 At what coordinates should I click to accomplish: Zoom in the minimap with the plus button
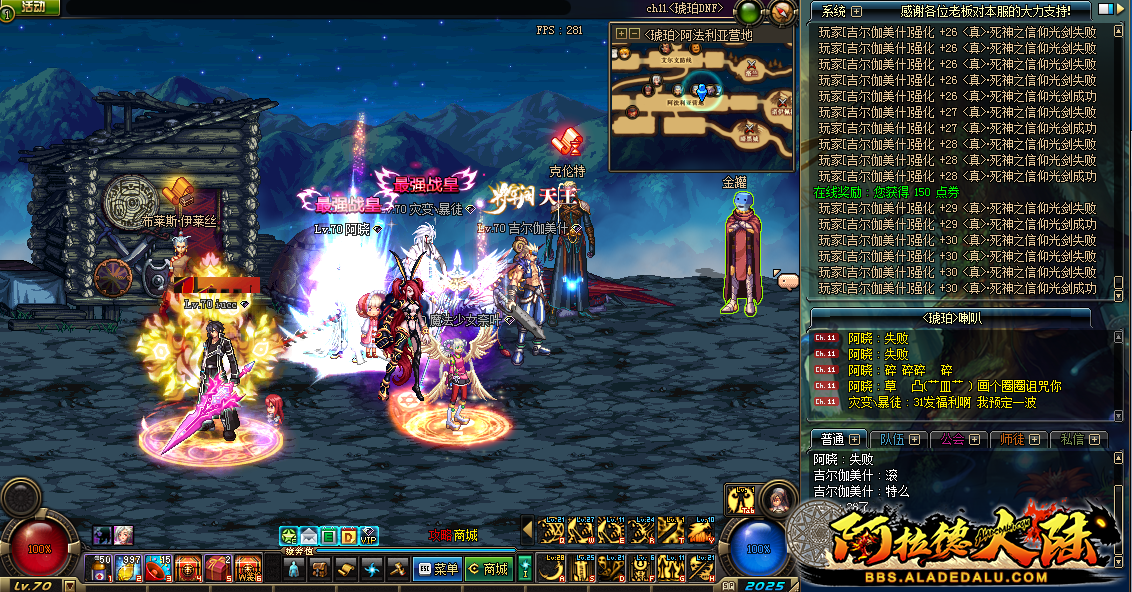621,34
